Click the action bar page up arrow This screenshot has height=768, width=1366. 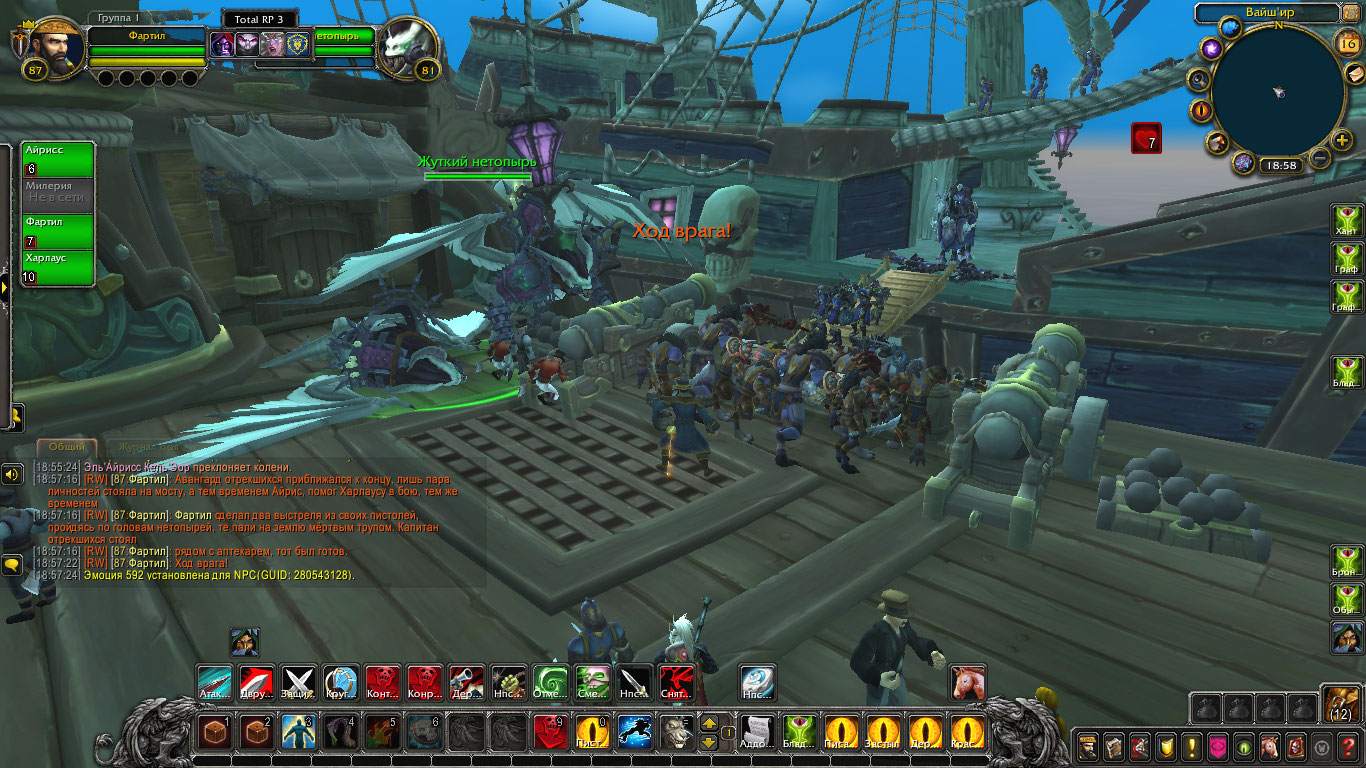(x=709, y=722)
